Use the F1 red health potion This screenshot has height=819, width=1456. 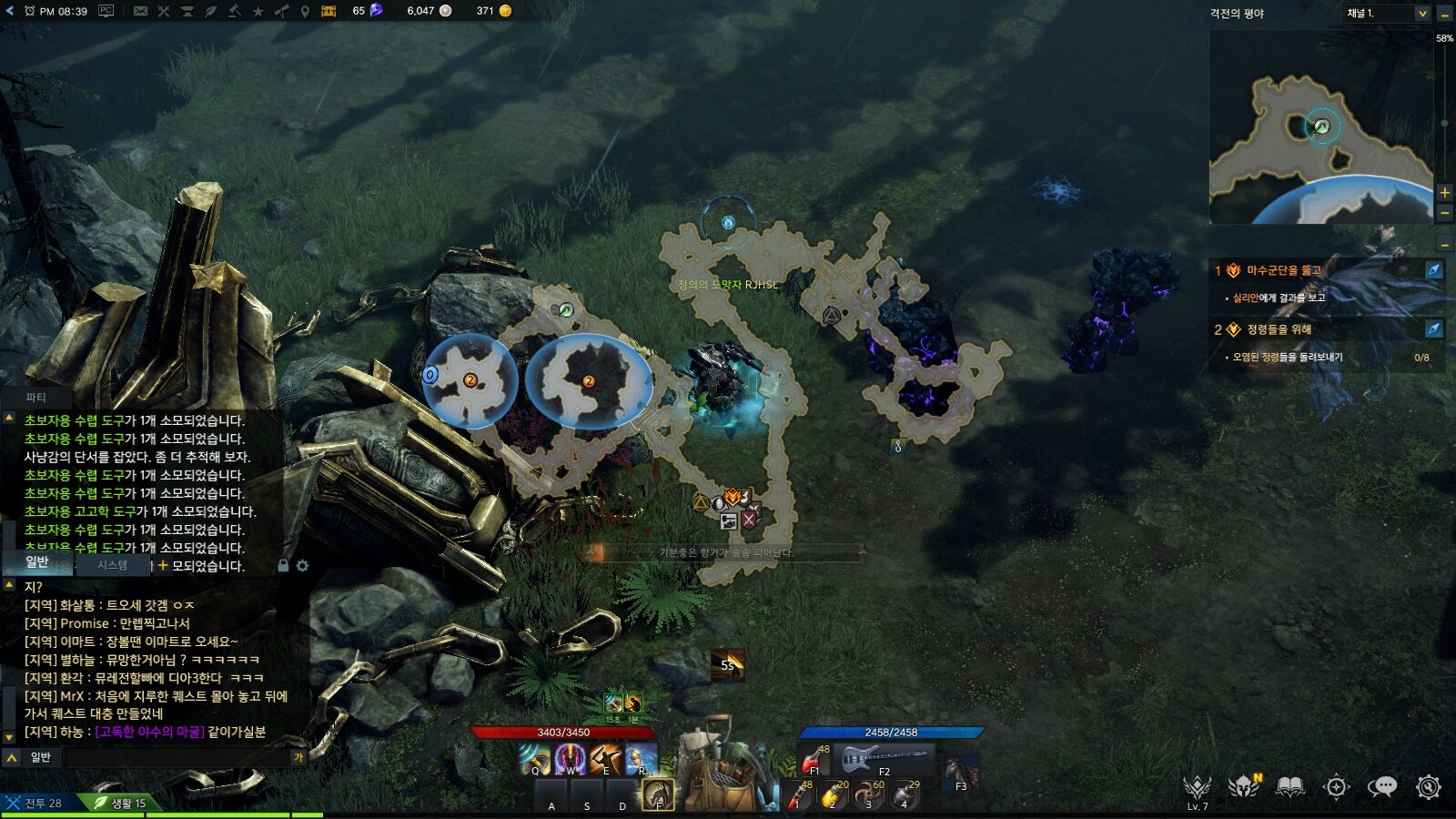813,759
